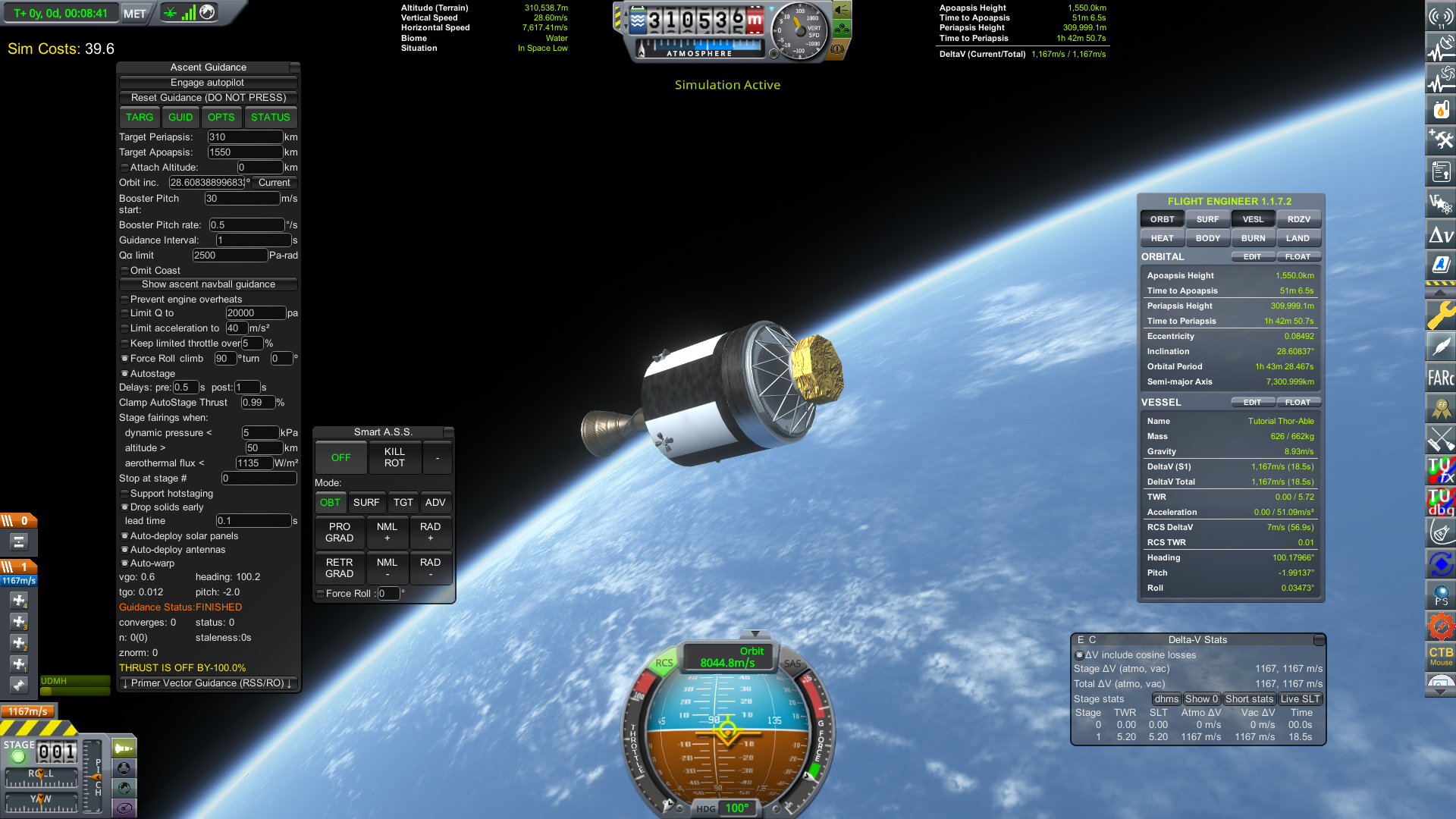Toggle the Live SLT button
Image resolution: width=1456 pixels, height=819 pixels.
[1300, 699]
